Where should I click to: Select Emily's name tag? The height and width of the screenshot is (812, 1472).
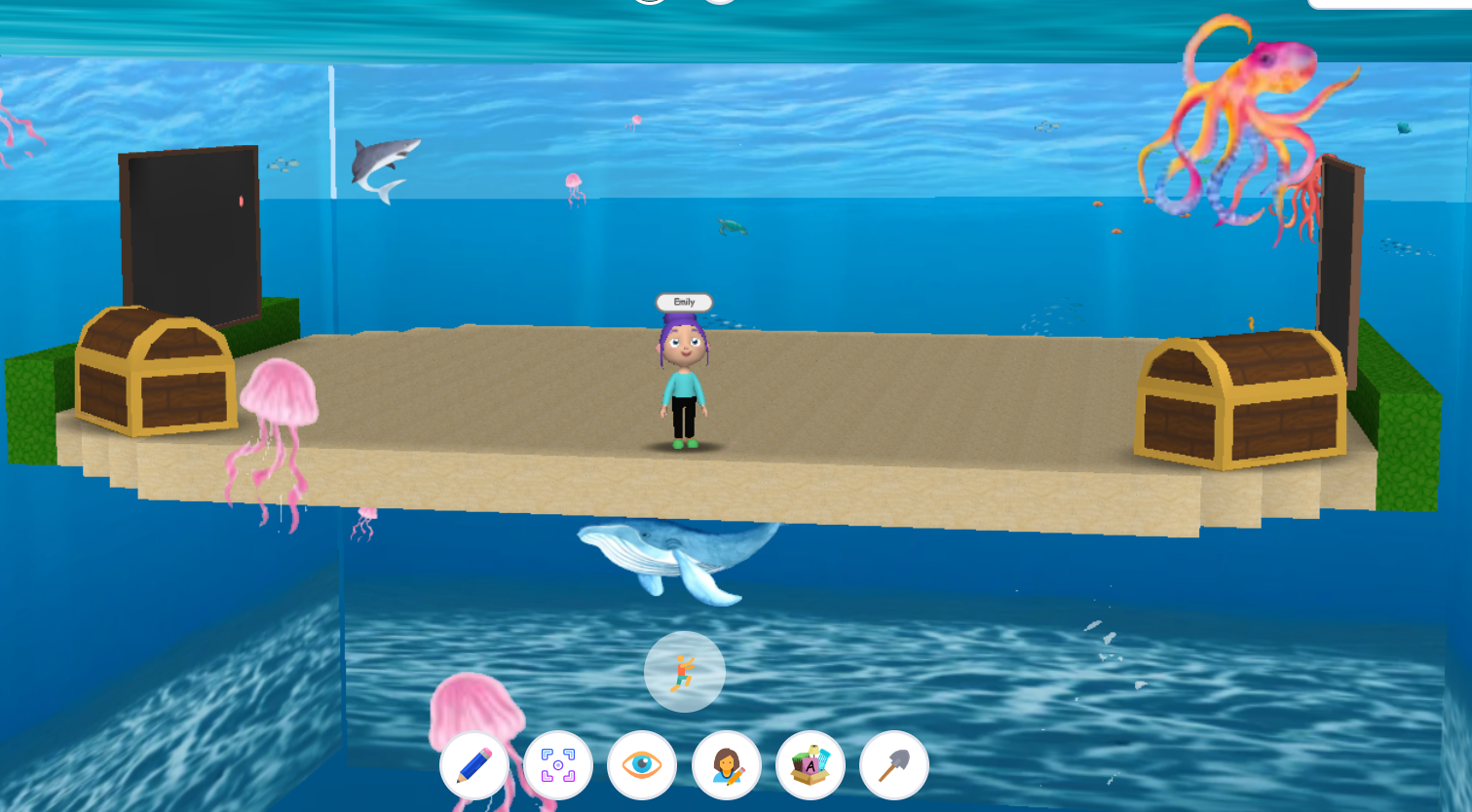[682, 302]
